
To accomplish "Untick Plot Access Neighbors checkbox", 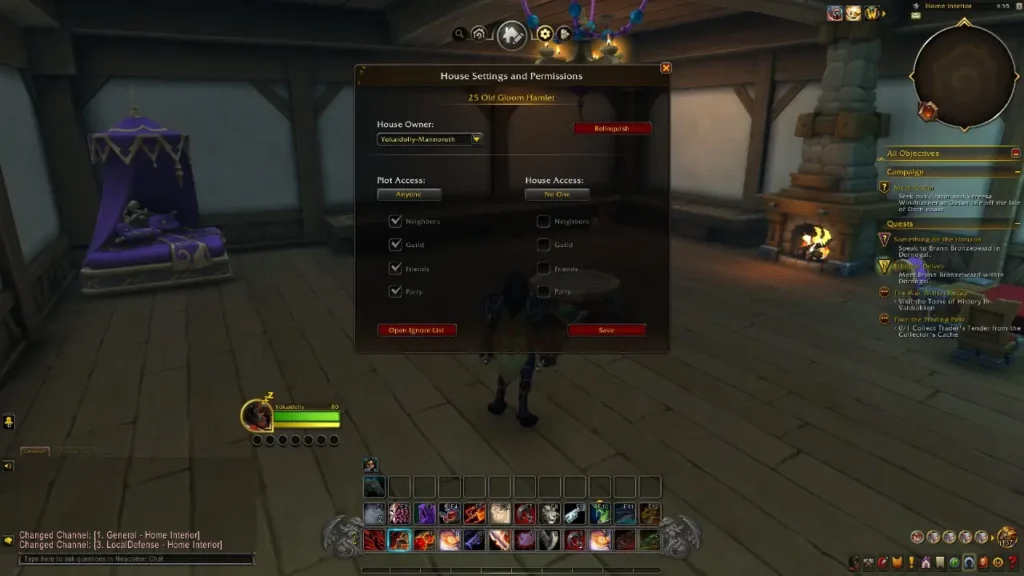I will click(395, 221).
